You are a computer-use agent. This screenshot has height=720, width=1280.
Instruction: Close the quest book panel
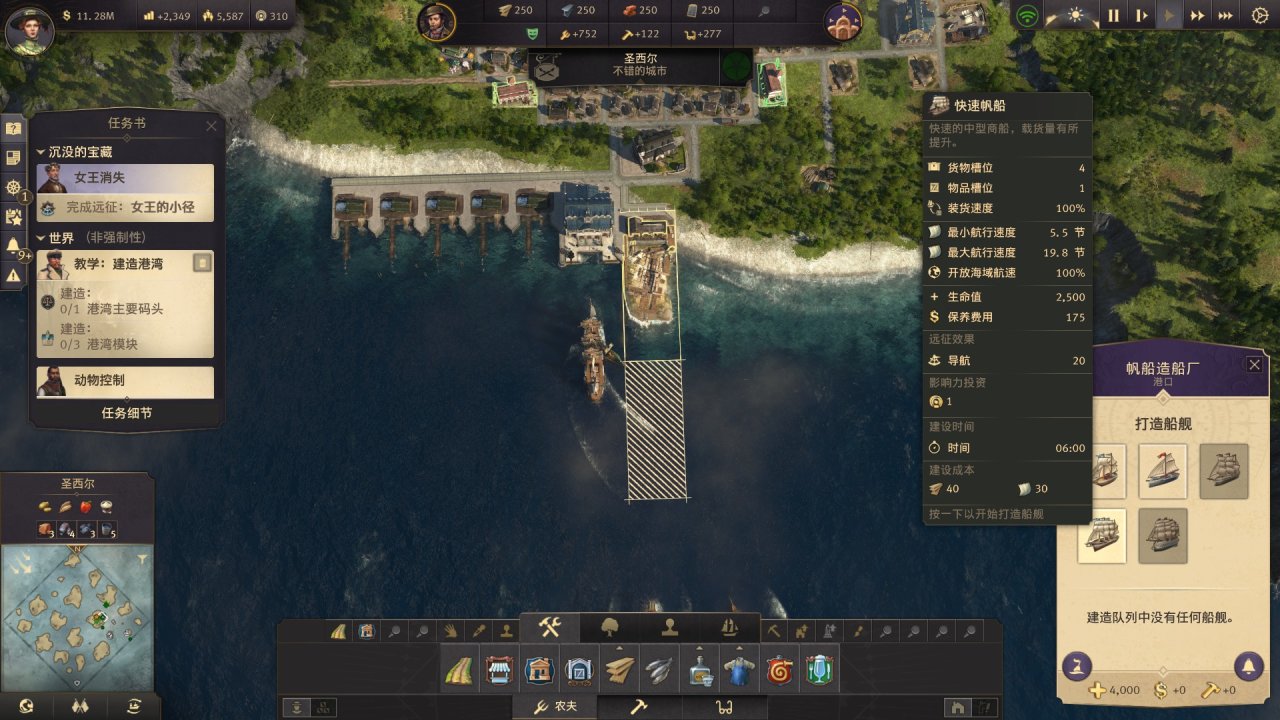point(211,126)
